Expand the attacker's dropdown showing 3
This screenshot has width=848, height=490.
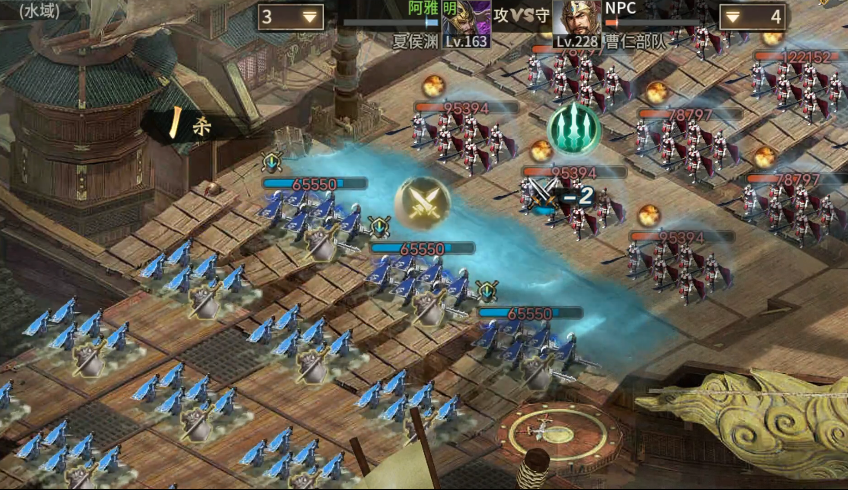tap(290, 17)
